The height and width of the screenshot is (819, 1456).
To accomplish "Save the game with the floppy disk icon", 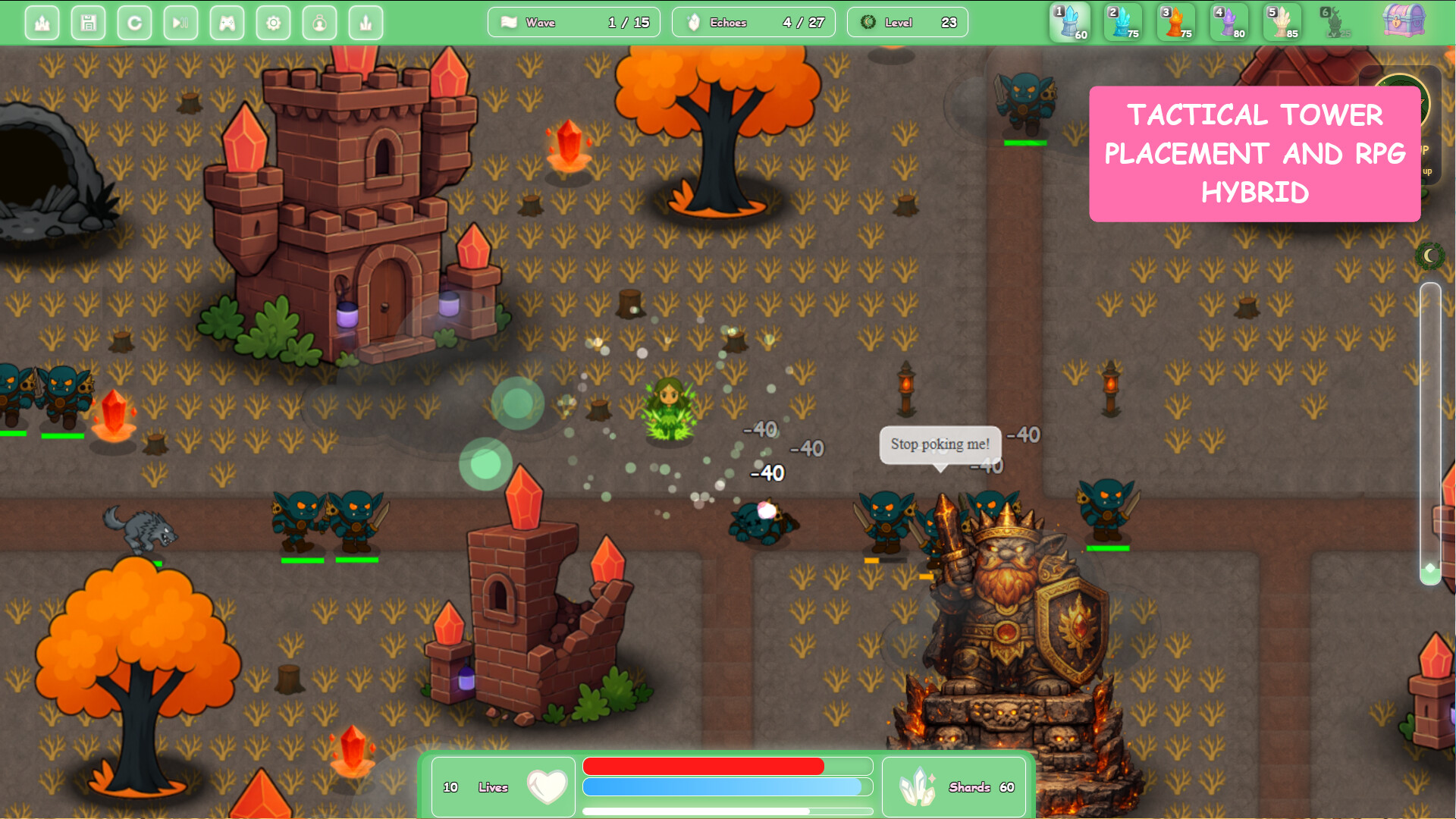I will (89, 23).
